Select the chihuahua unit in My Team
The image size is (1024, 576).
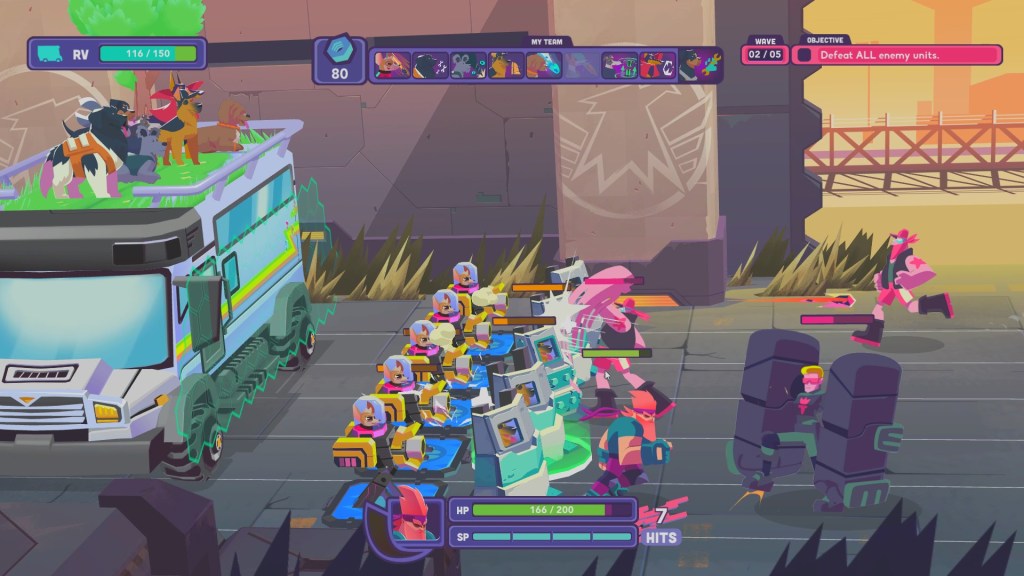tap(392, 65)
